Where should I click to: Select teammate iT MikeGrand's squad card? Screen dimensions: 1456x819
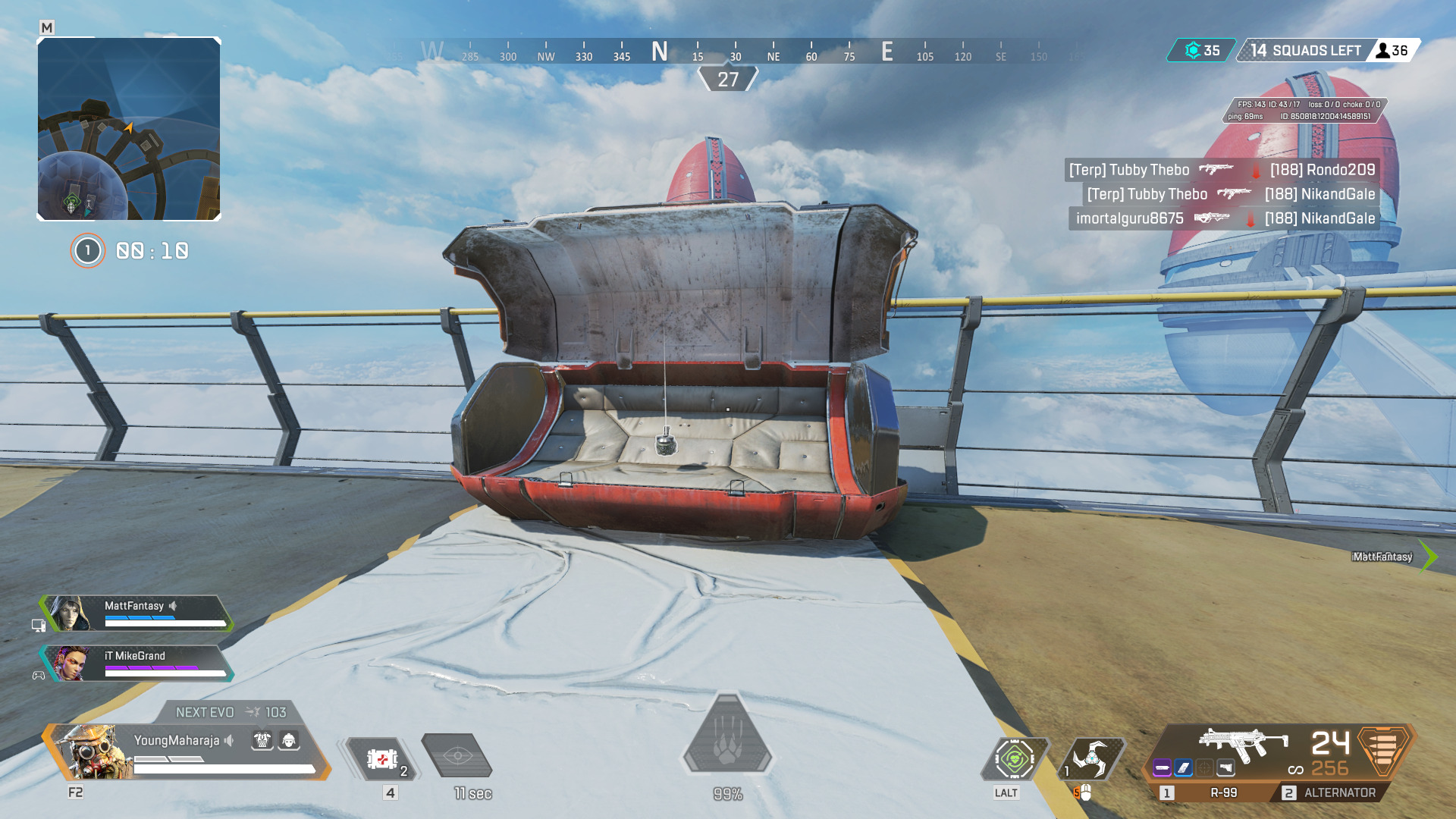click(x=136, y=663)
